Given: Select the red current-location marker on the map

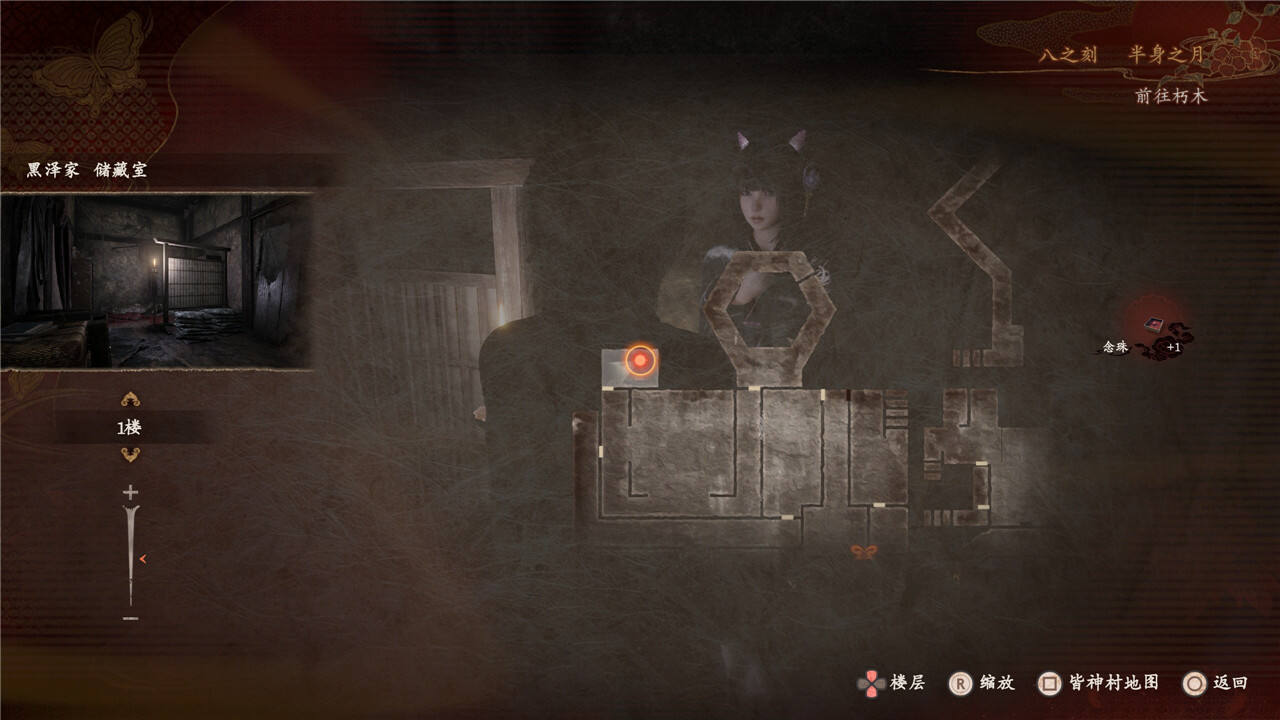Looking at the screenshot, I should pos(640,360).
